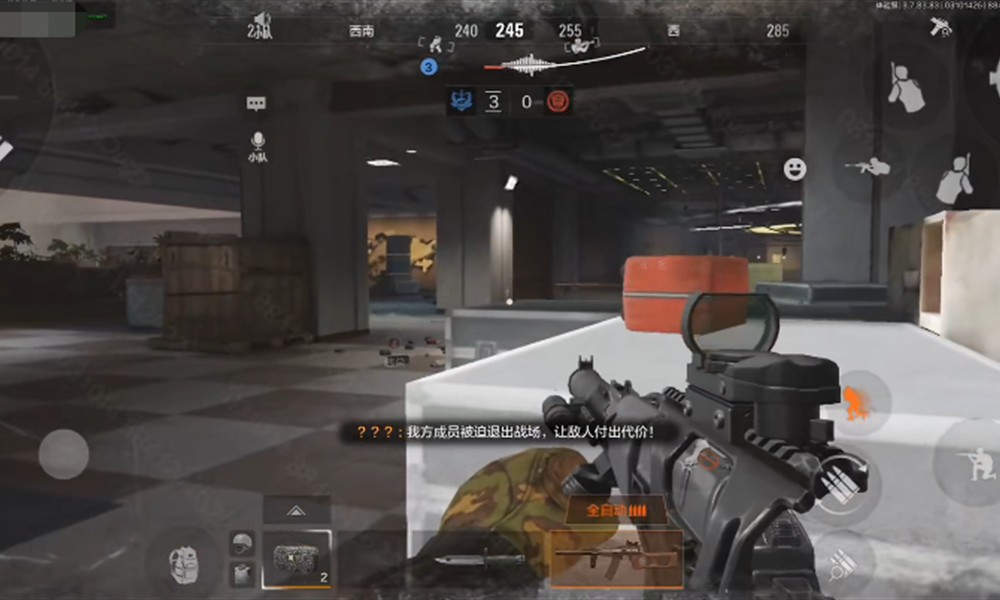1000x600 pixels.
Task: Open the backpack inventory
Action: [x=182, y=562]
